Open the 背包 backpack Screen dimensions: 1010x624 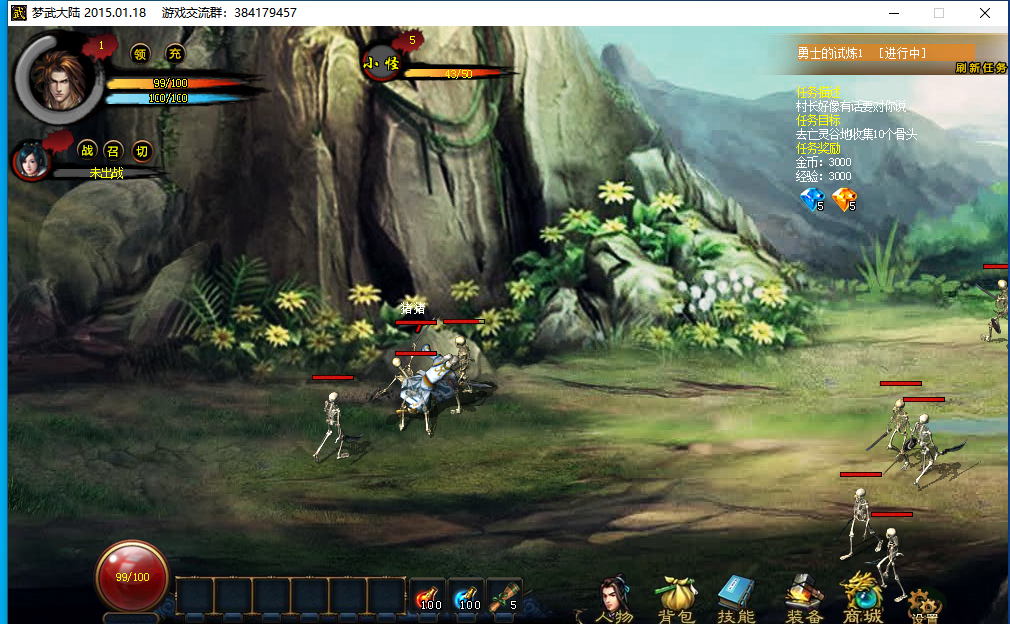tap(675, 599)
